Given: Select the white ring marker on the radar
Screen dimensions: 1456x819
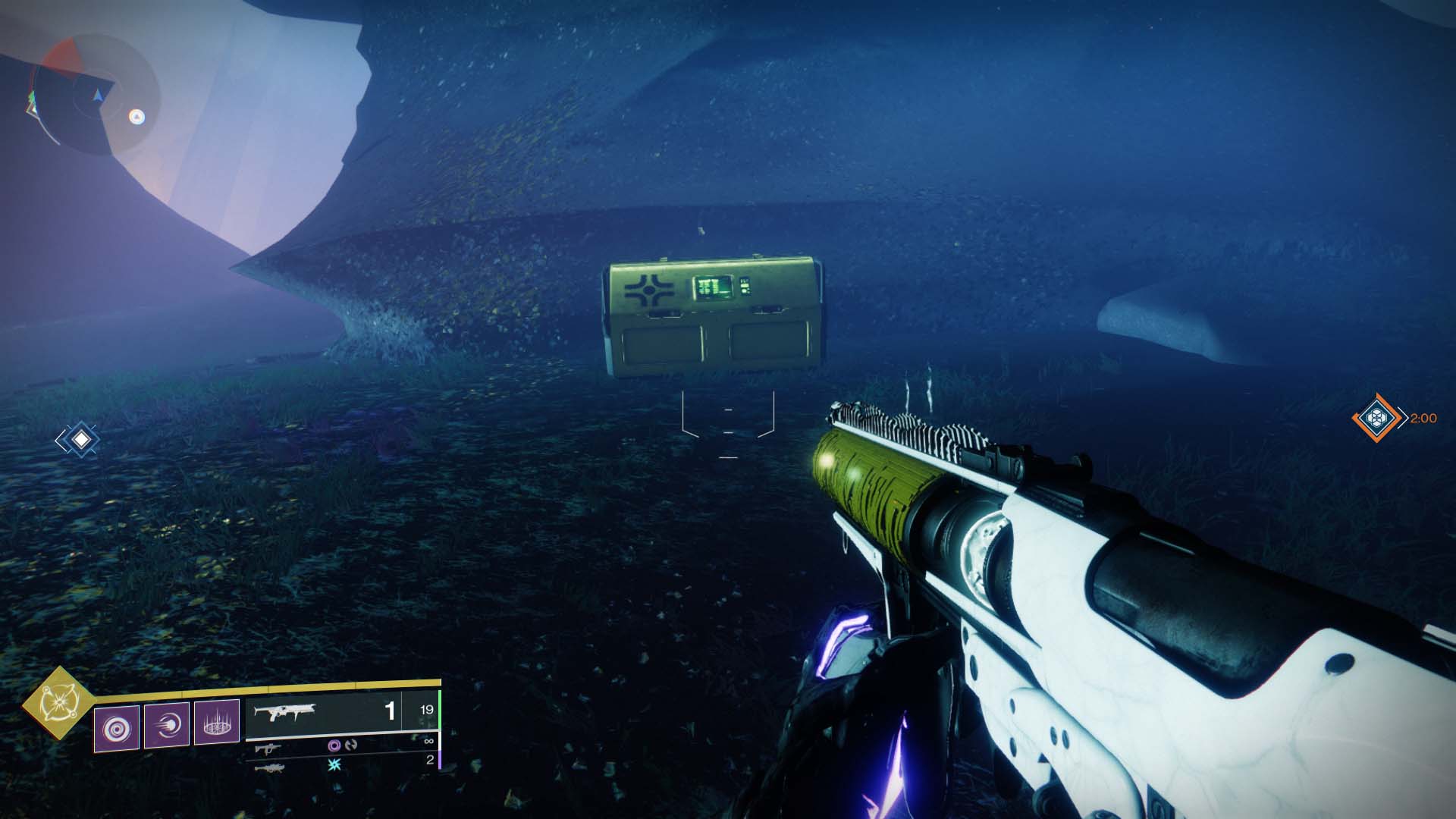Looking at the screenshot, I should click(x=136, y=116).
